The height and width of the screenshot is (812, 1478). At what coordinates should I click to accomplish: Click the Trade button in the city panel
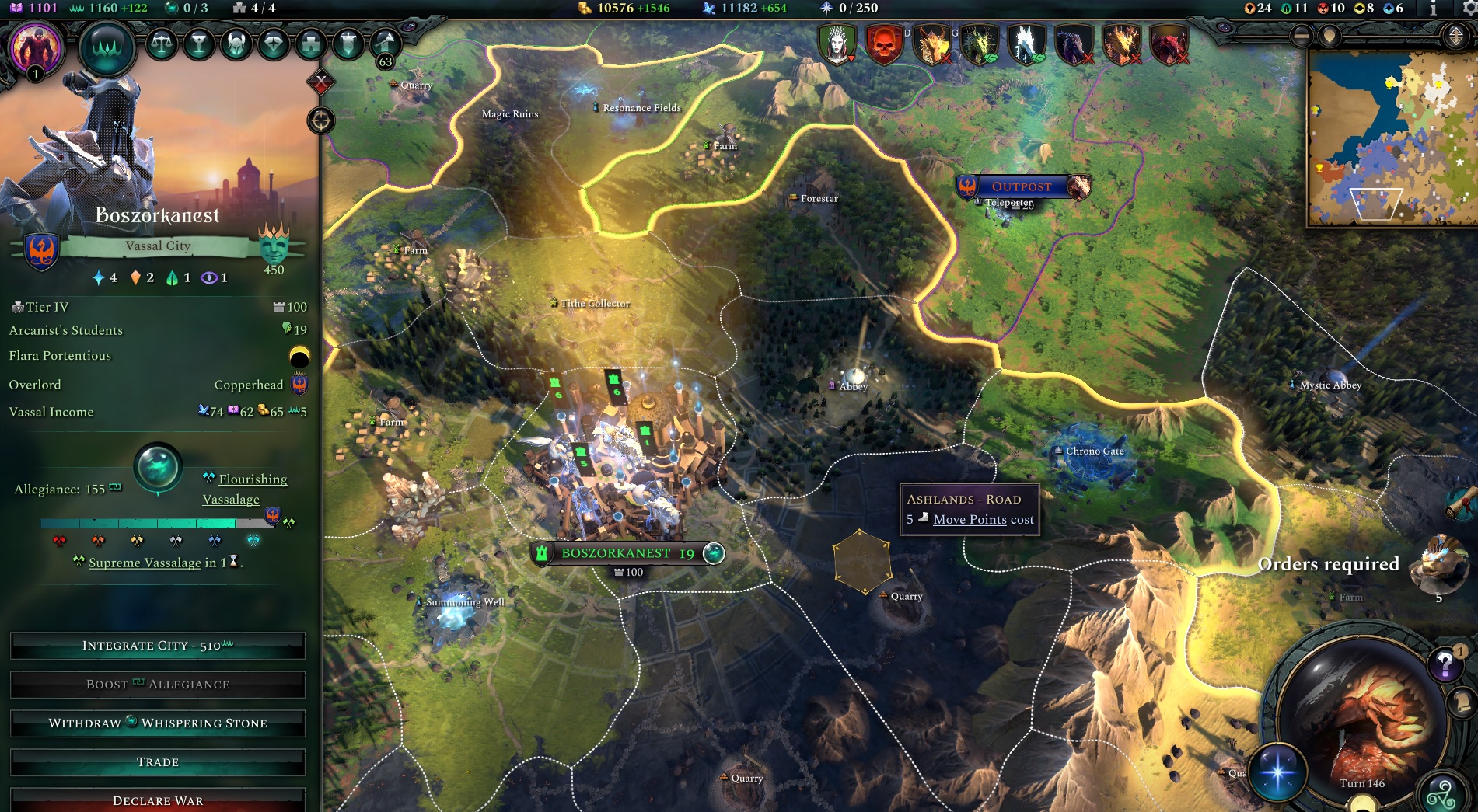click(x=156, y=761)
